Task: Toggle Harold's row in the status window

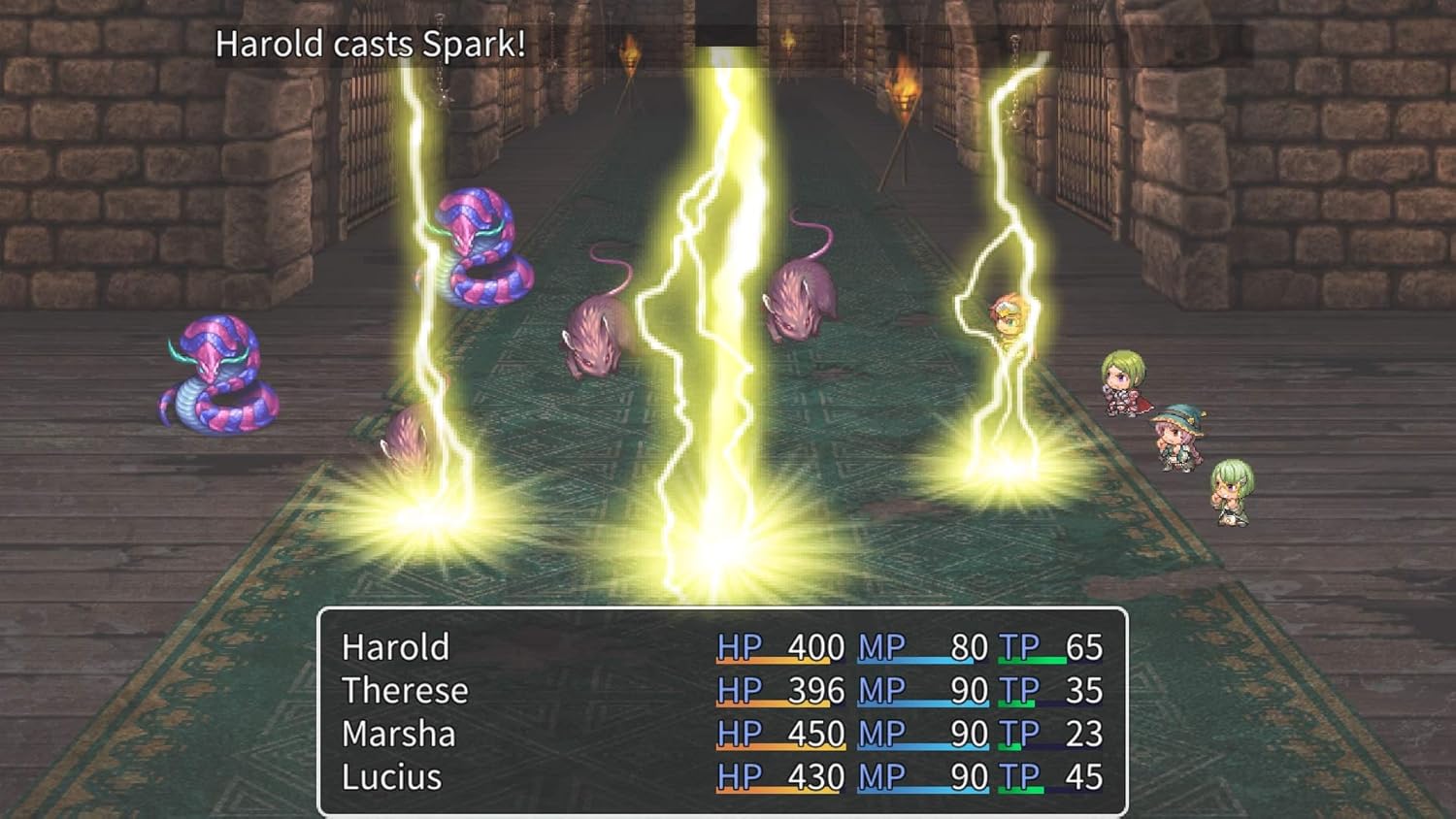Action: [718, 646]
